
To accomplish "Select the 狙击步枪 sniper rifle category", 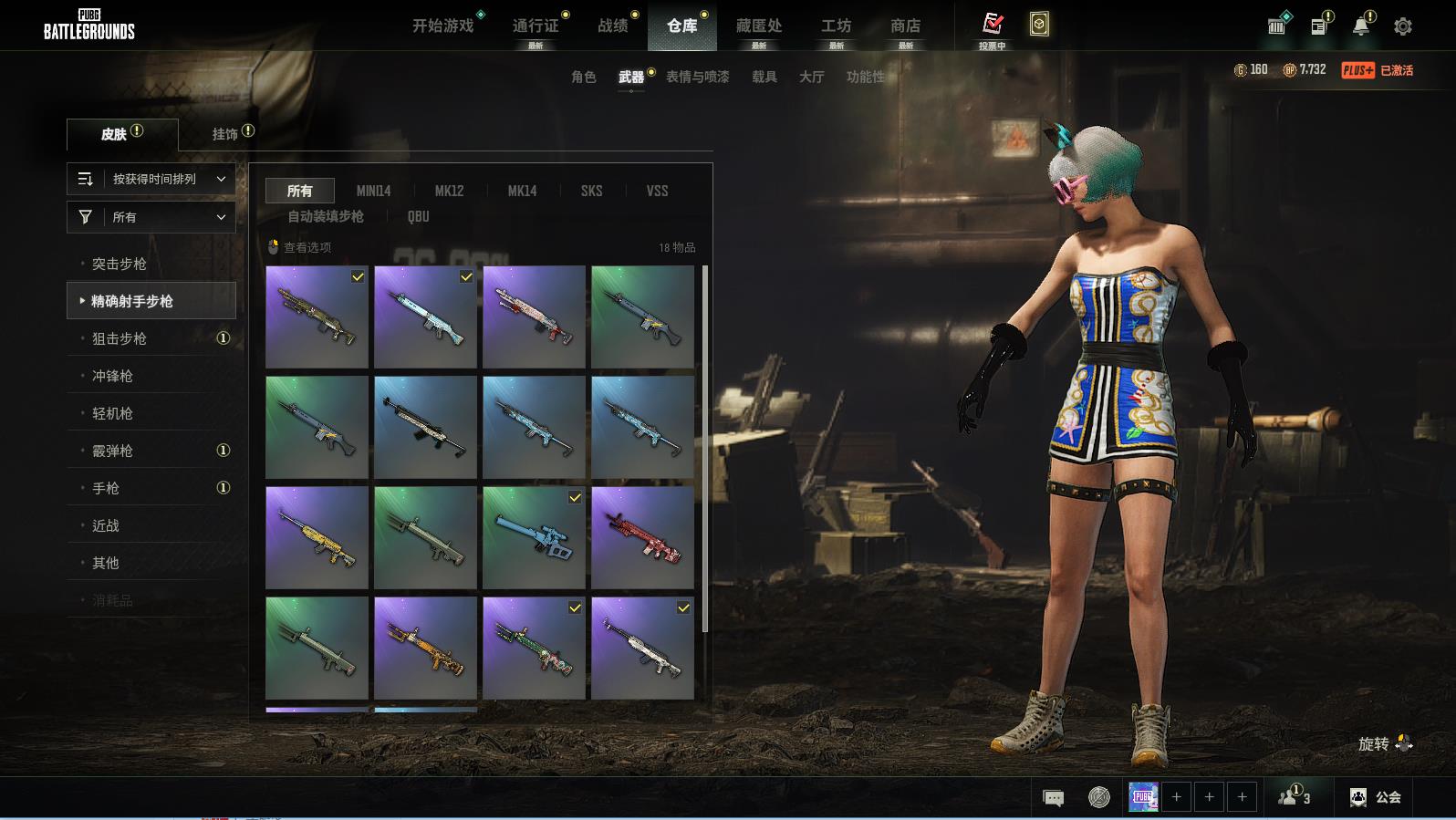I will pos(120,338).
